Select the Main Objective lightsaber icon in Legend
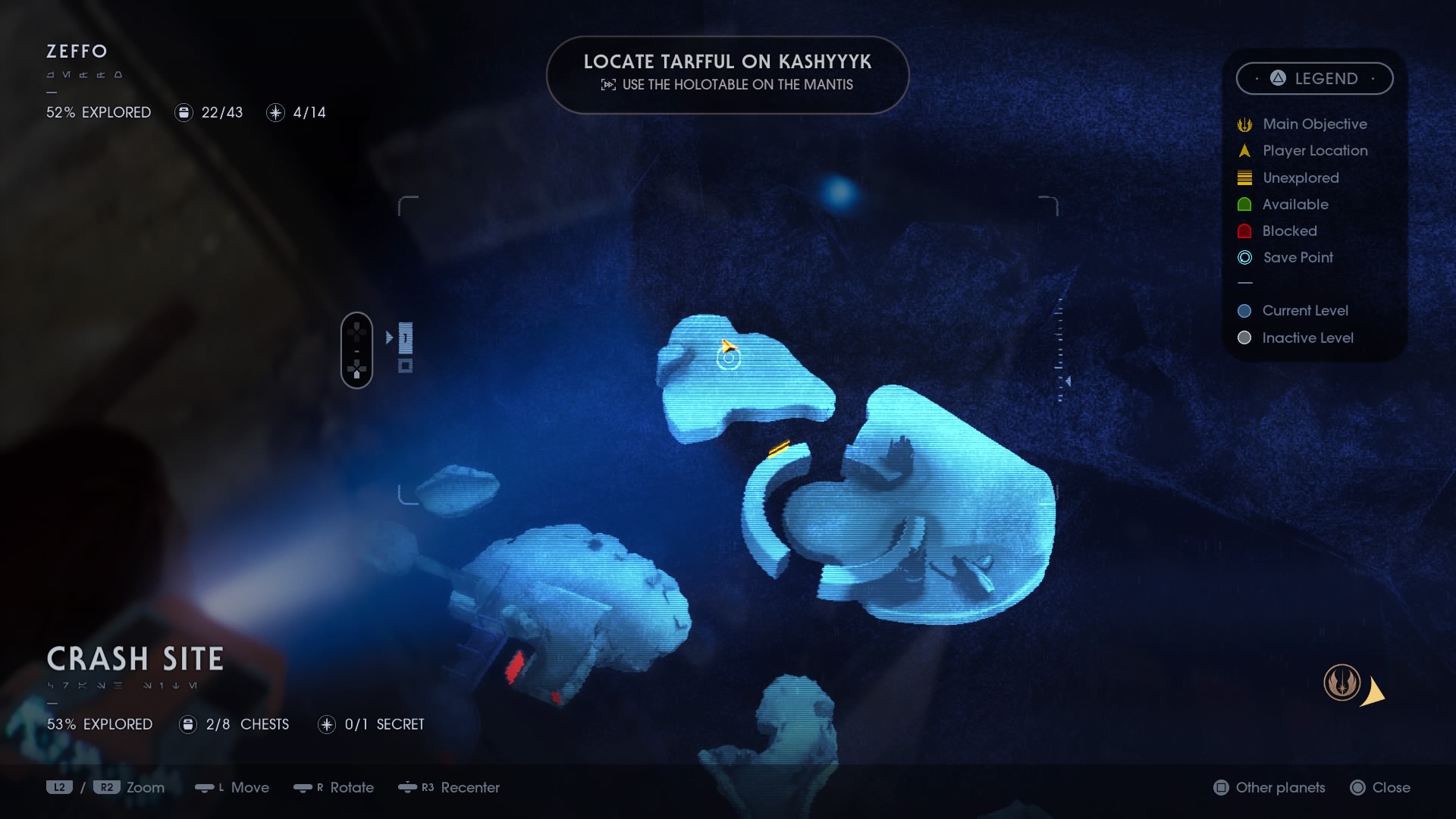This screenshot has width=1456, height=819. pyautogui.click(x=1244, y=124)
